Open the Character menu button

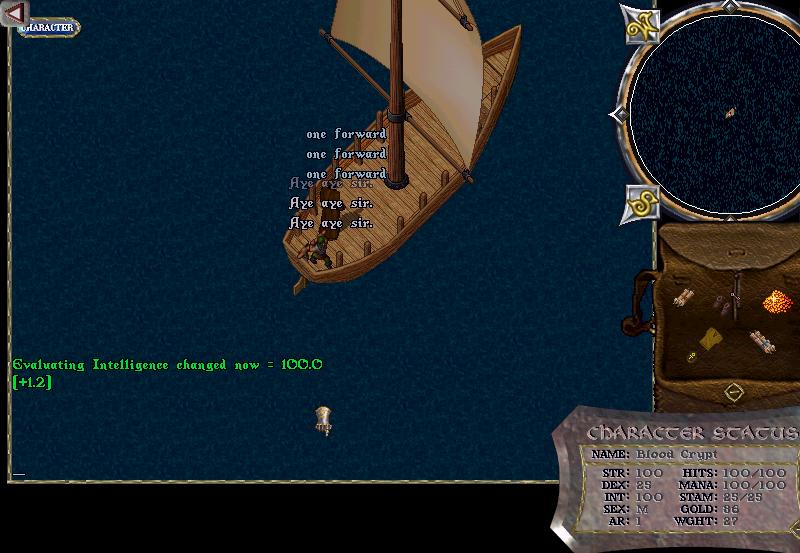pyautogui.click(x=49, y=27)
